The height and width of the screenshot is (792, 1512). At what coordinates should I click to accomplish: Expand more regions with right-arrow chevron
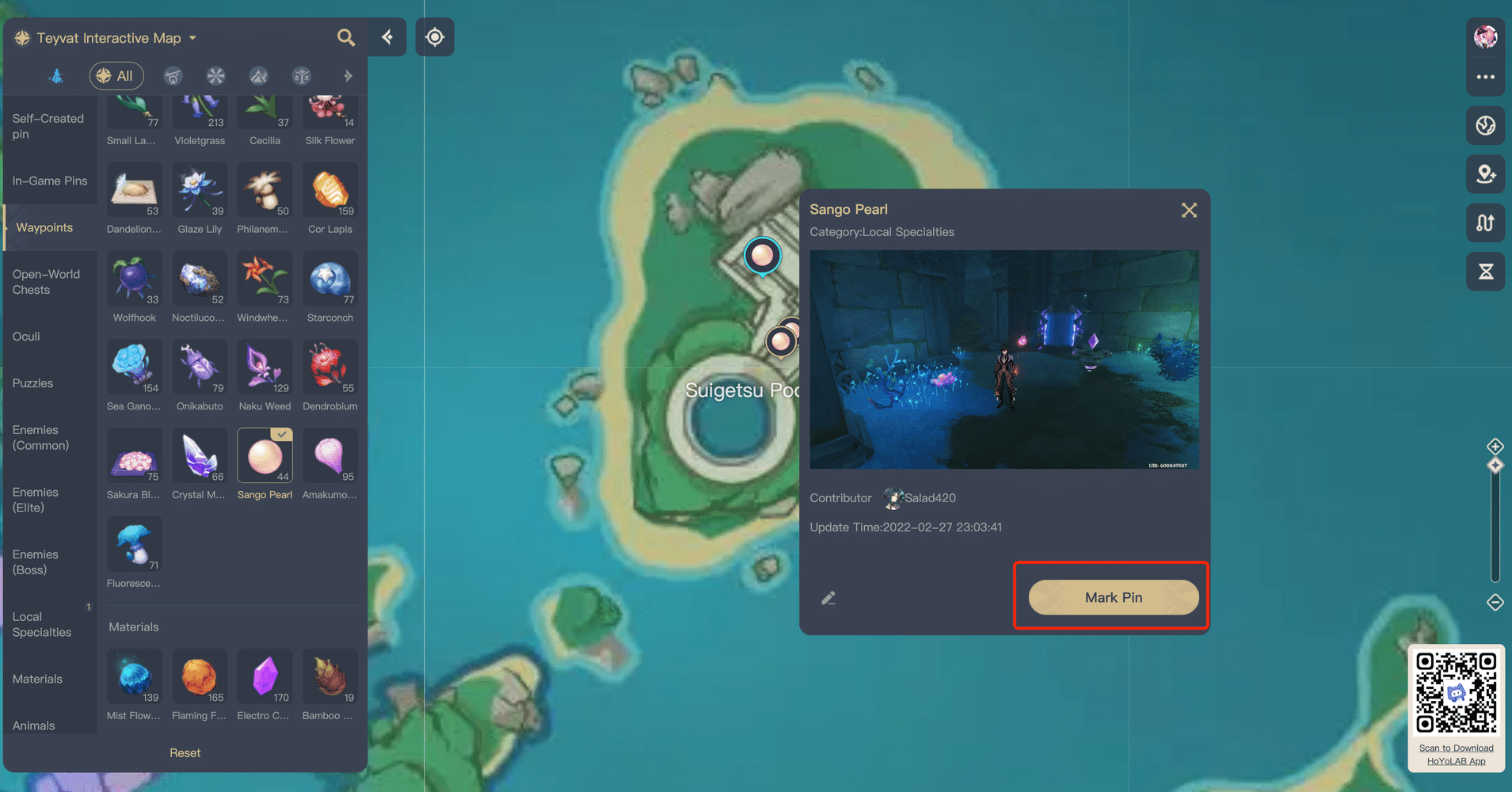(x=348, y=76)
